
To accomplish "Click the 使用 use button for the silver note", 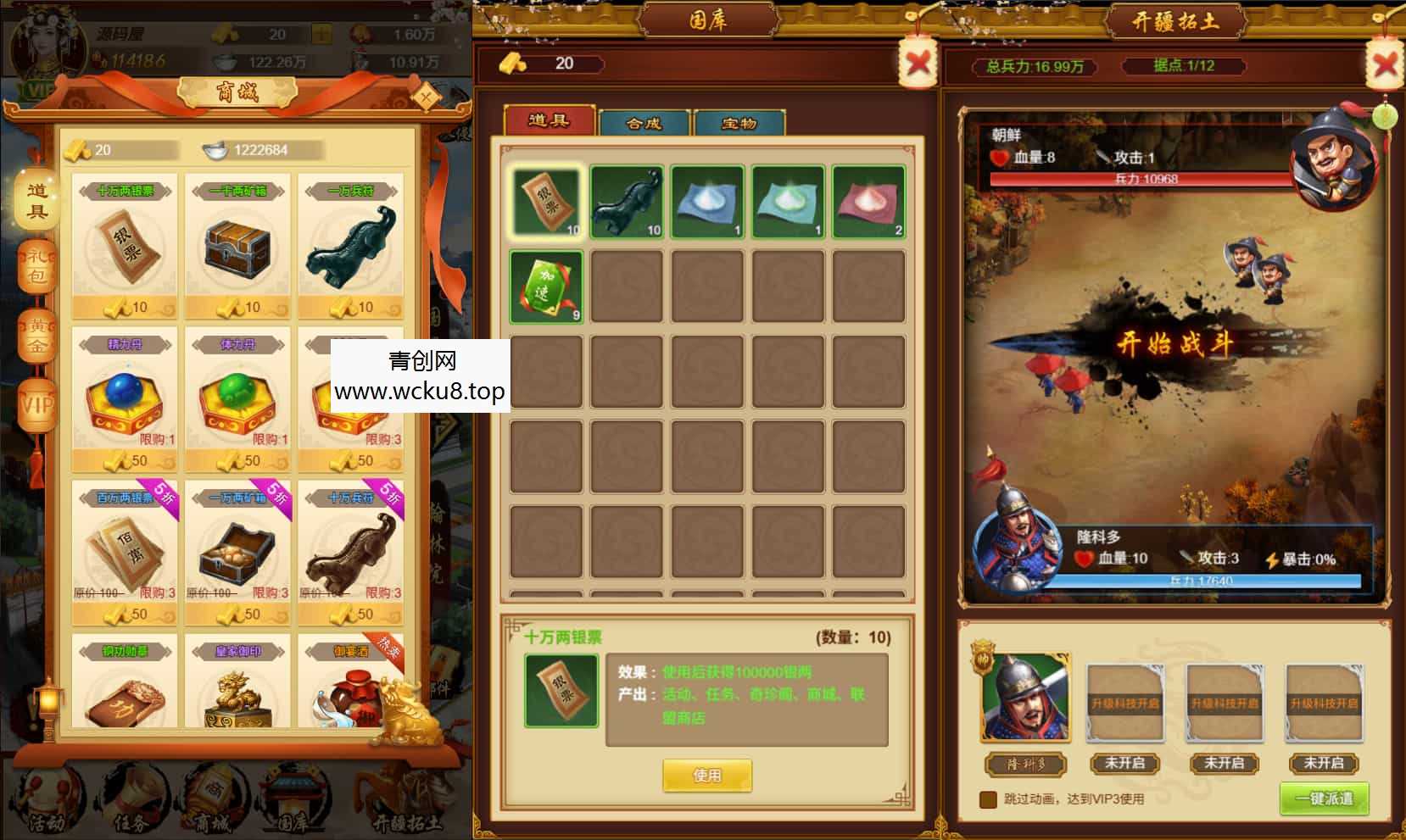I will [709, 775].
